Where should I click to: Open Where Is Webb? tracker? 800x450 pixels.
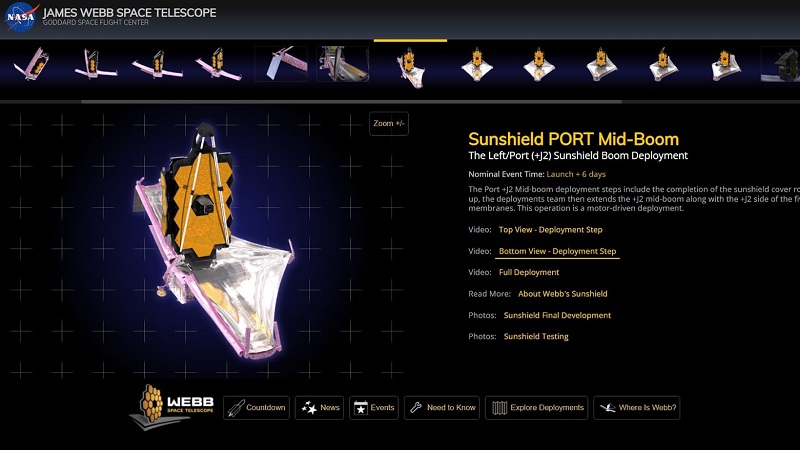(x=637, y=407)
